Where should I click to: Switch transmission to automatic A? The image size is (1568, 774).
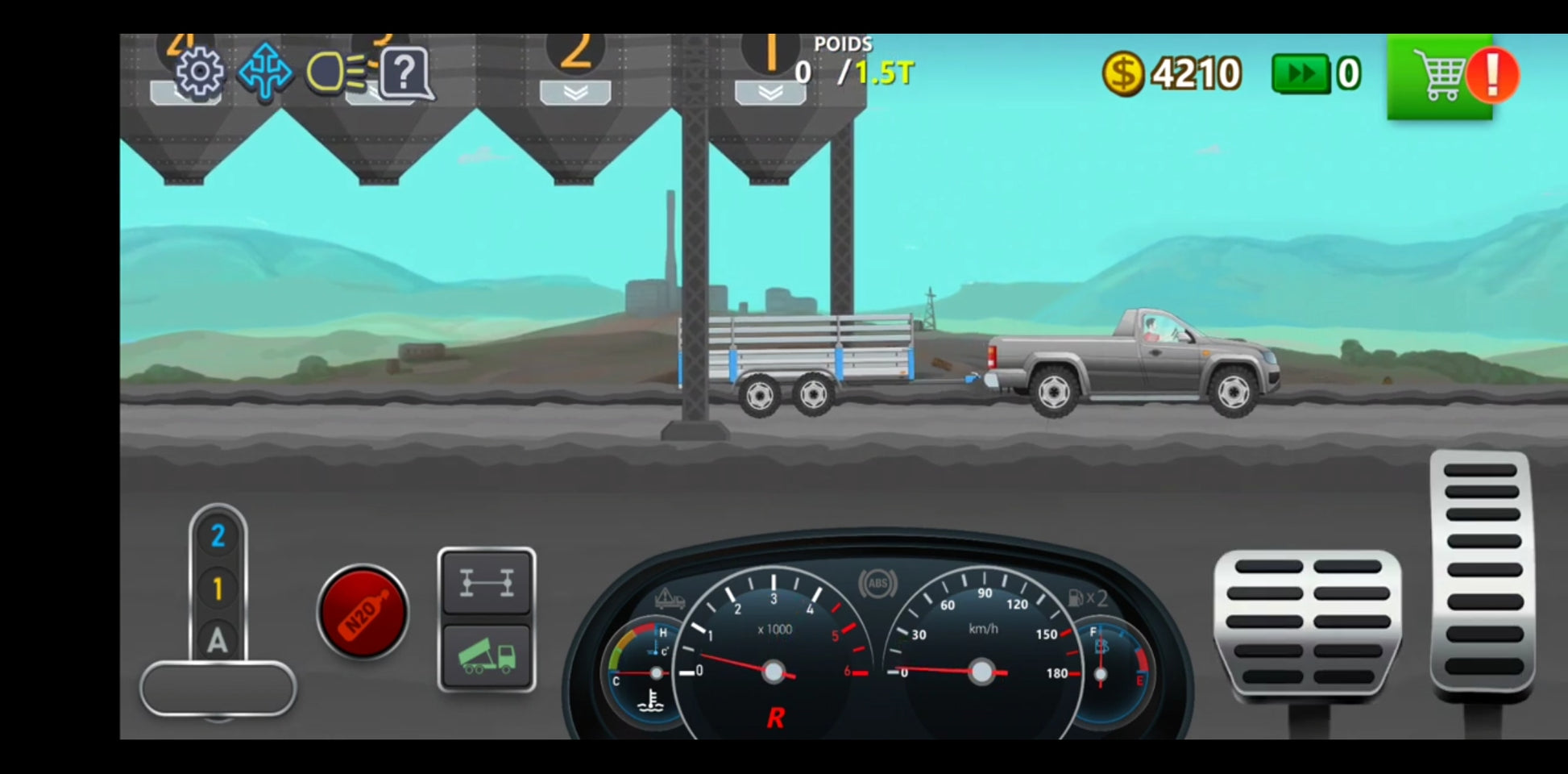pos(218,641)
